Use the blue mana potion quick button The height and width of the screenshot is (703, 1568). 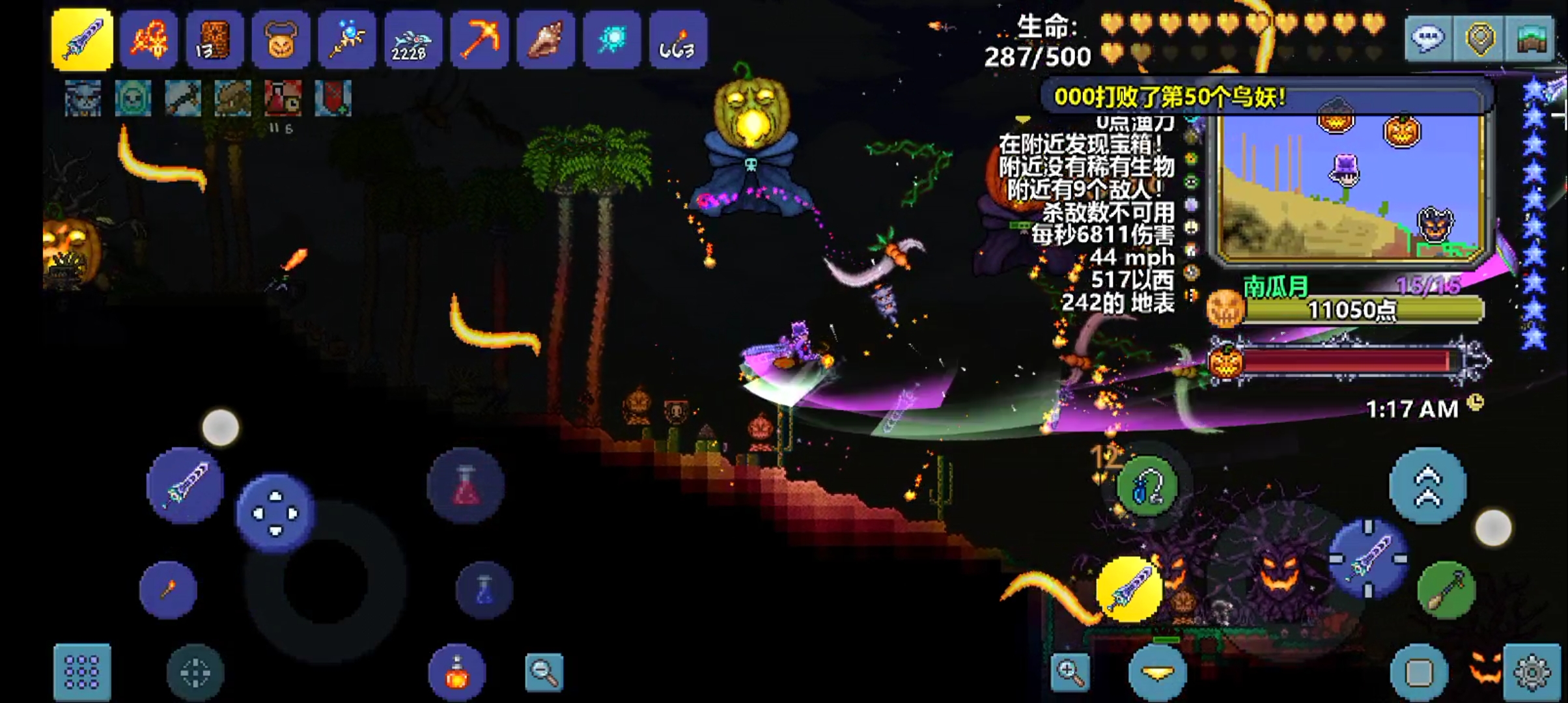(x=484, y=590)
